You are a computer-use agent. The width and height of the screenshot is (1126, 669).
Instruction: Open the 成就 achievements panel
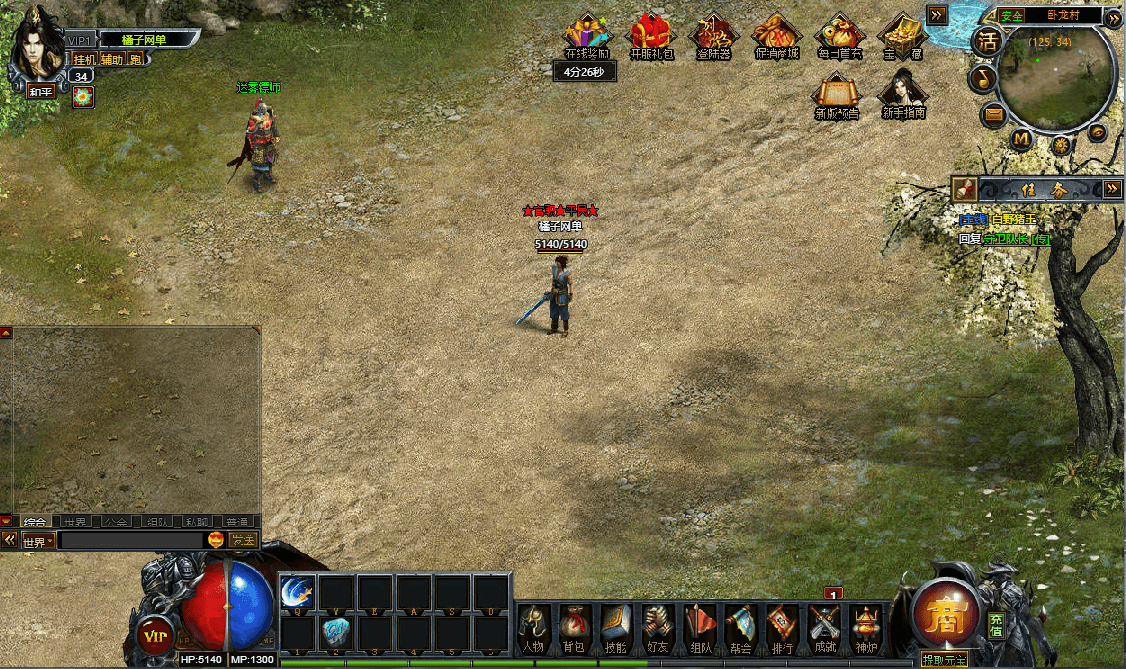(825, 626)
